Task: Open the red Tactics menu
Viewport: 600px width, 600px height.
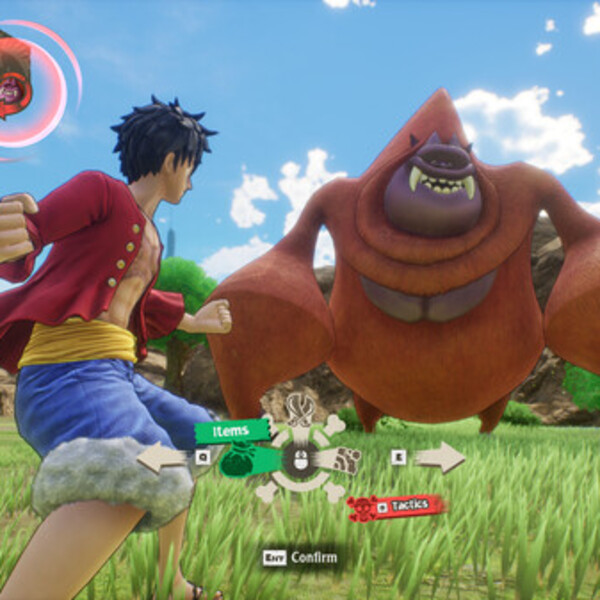Action: click(396, 507)
